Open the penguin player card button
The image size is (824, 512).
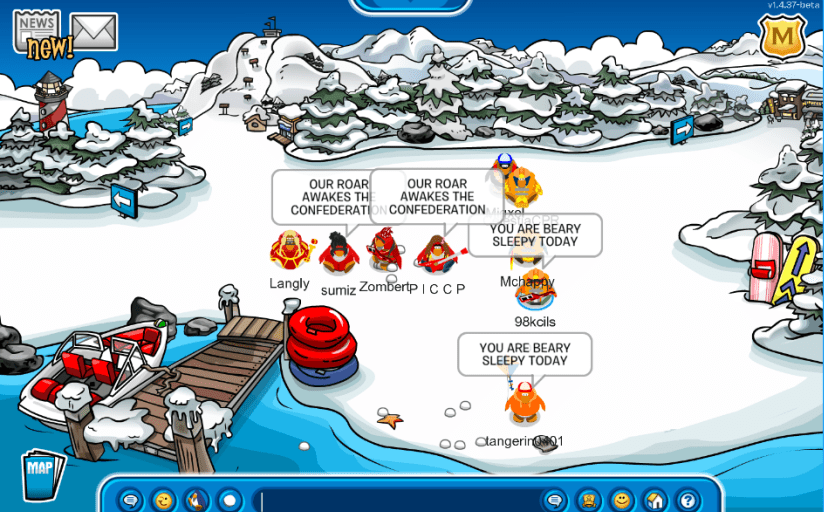(x=590, y=499)
